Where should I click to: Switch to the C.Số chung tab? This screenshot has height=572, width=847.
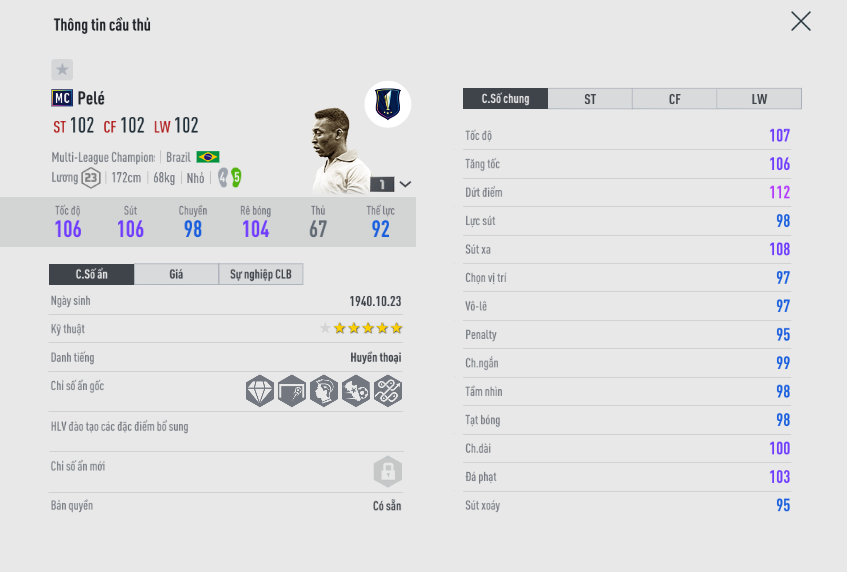(x=504, y=99)
